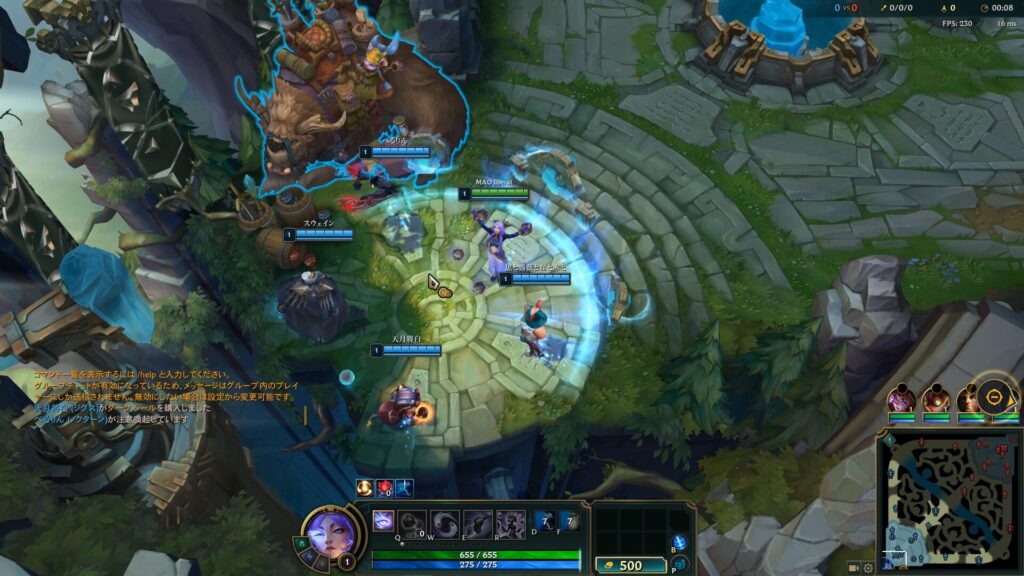1024x576 pixels.
Task: Select the passive ability icon
Action: pos(385,521)
